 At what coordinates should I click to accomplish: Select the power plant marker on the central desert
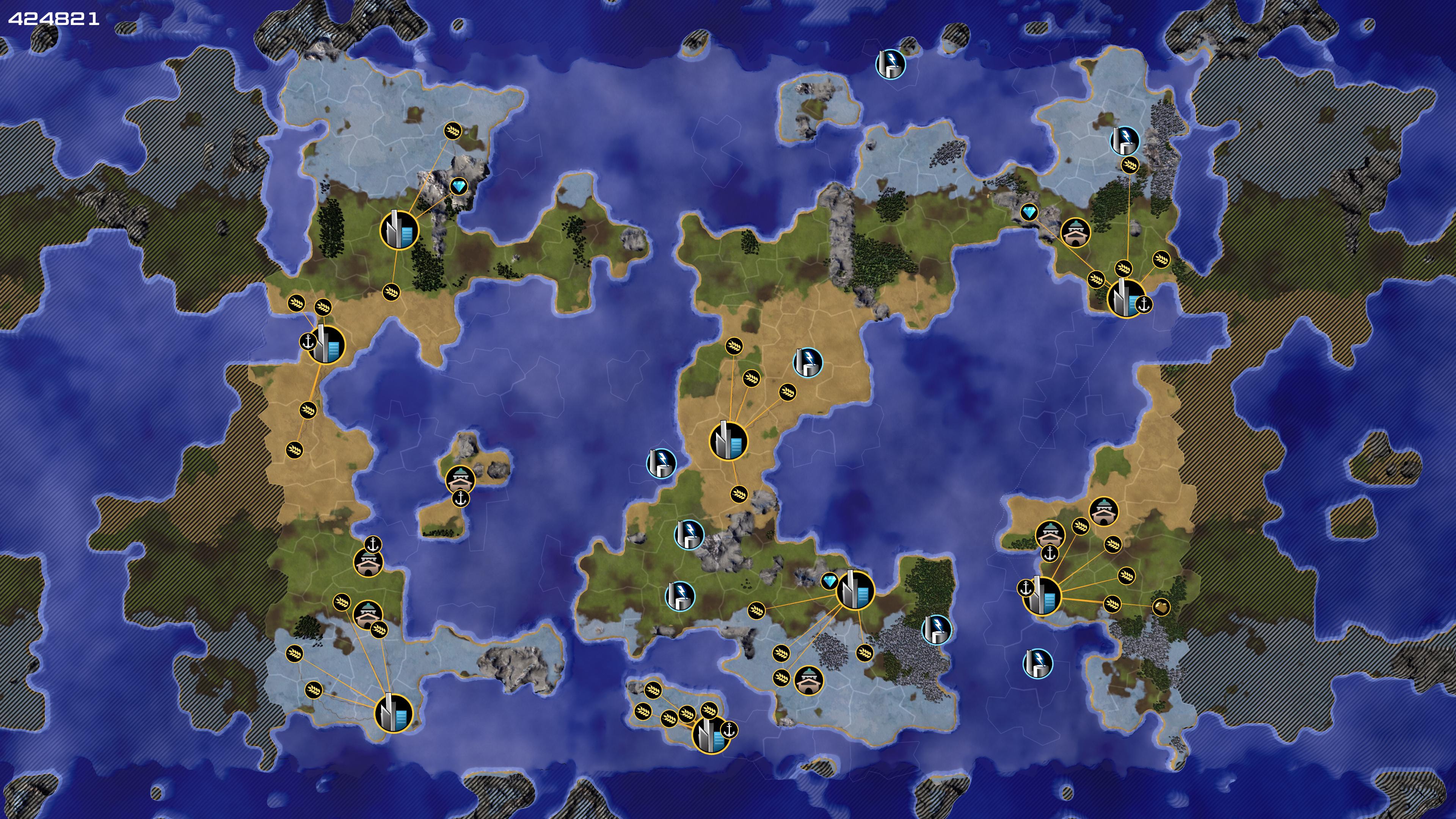[808, 362]
